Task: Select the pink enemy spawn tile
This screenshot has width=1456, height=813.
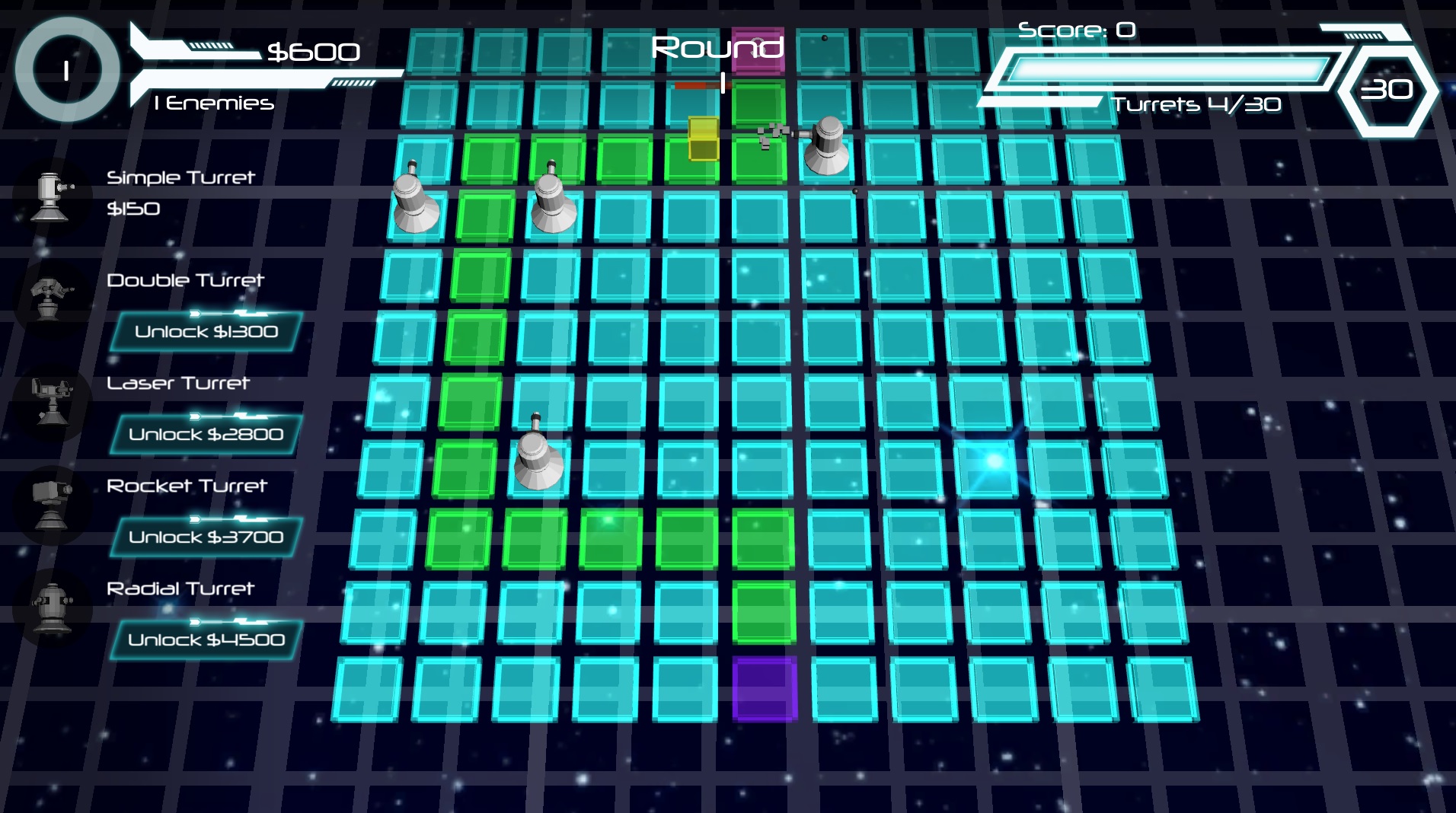Action: point(758,49)
